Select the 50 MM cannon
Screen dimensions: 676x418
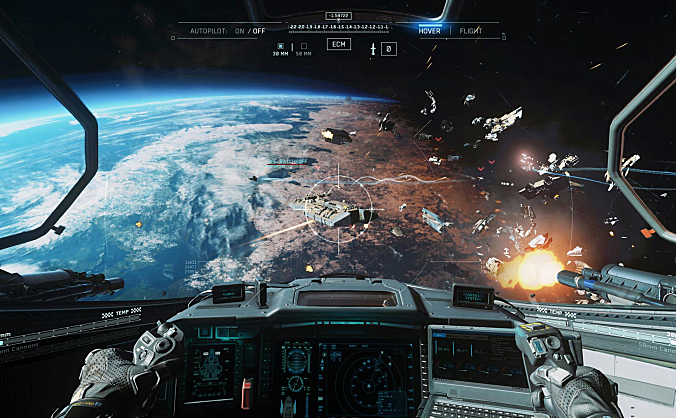[303, 47]
